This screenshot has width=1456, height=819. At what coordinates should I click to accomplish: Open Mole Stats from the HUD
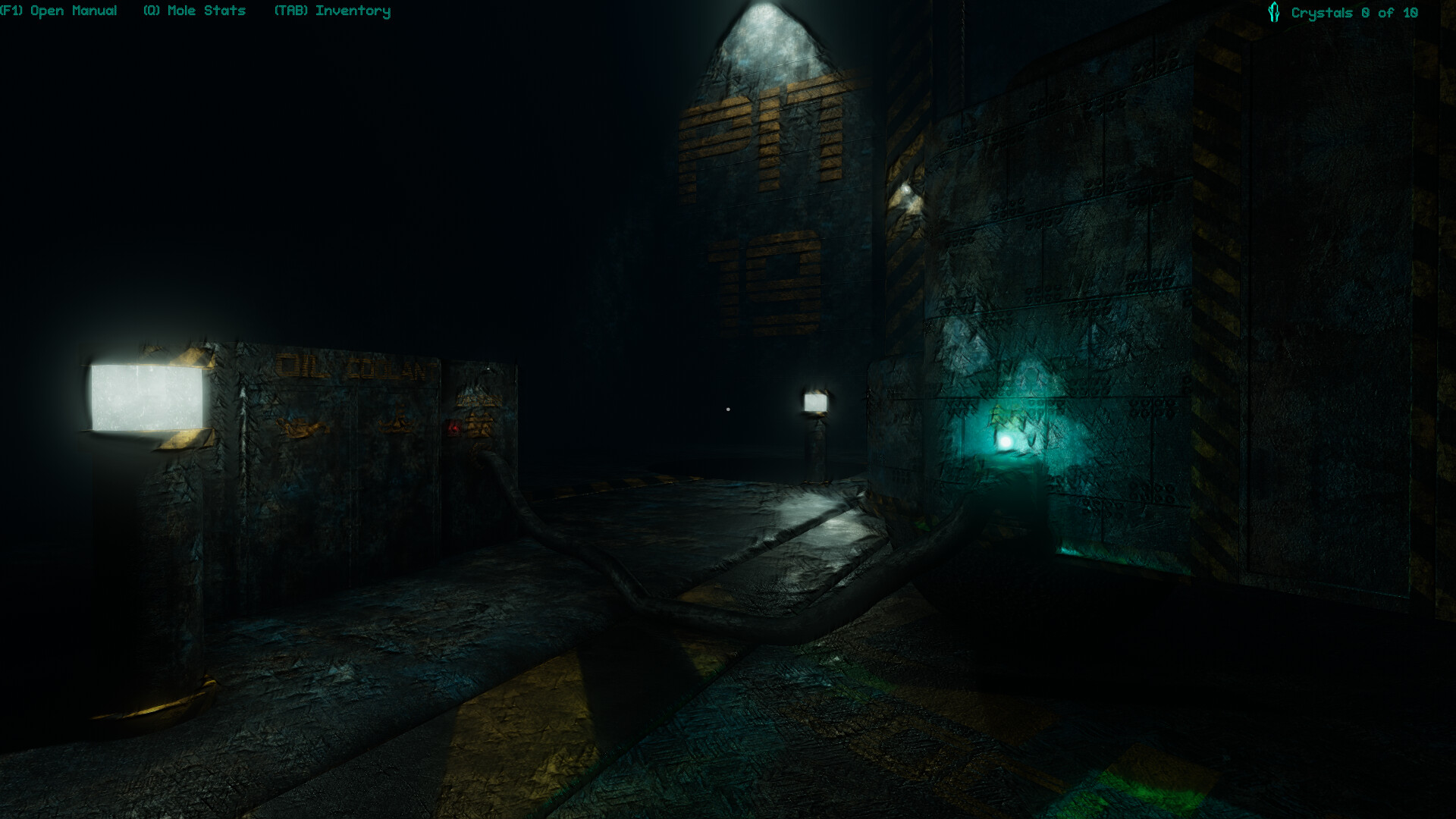tap(194, 11)
